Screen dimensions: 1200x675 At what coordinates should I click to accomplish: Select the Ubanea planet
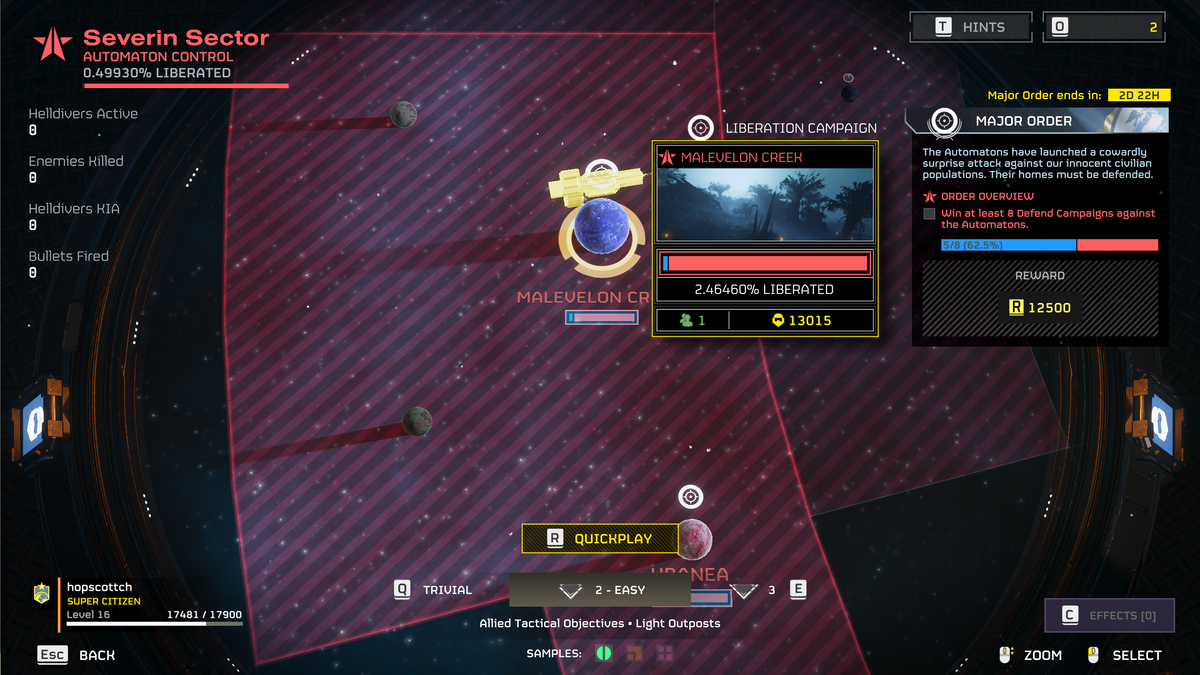click(694, 539)
